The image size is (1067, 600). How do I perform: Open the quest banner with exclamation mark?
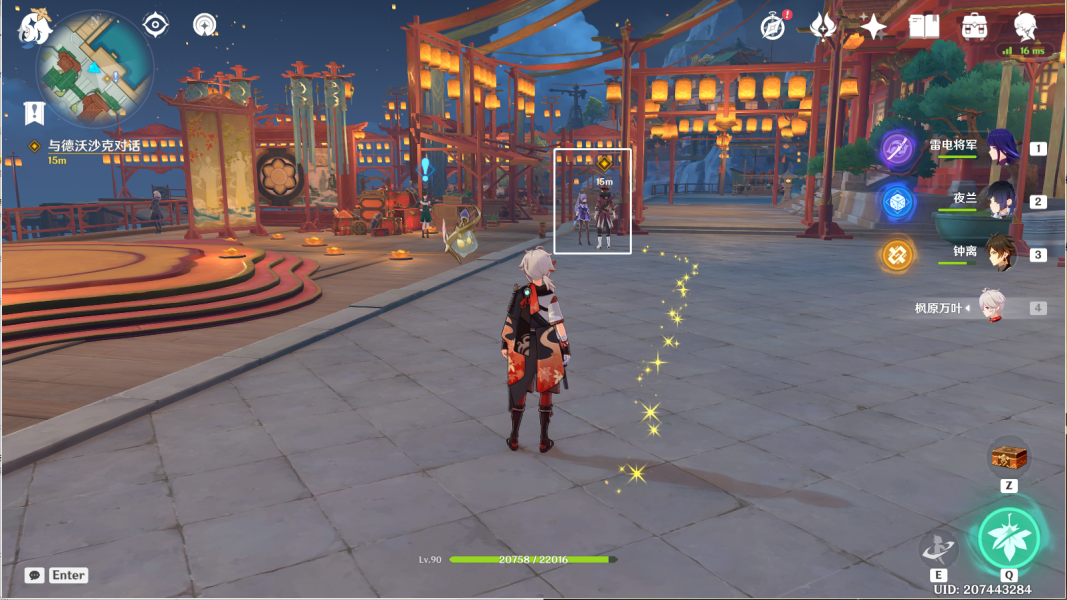tap(35, 112)
